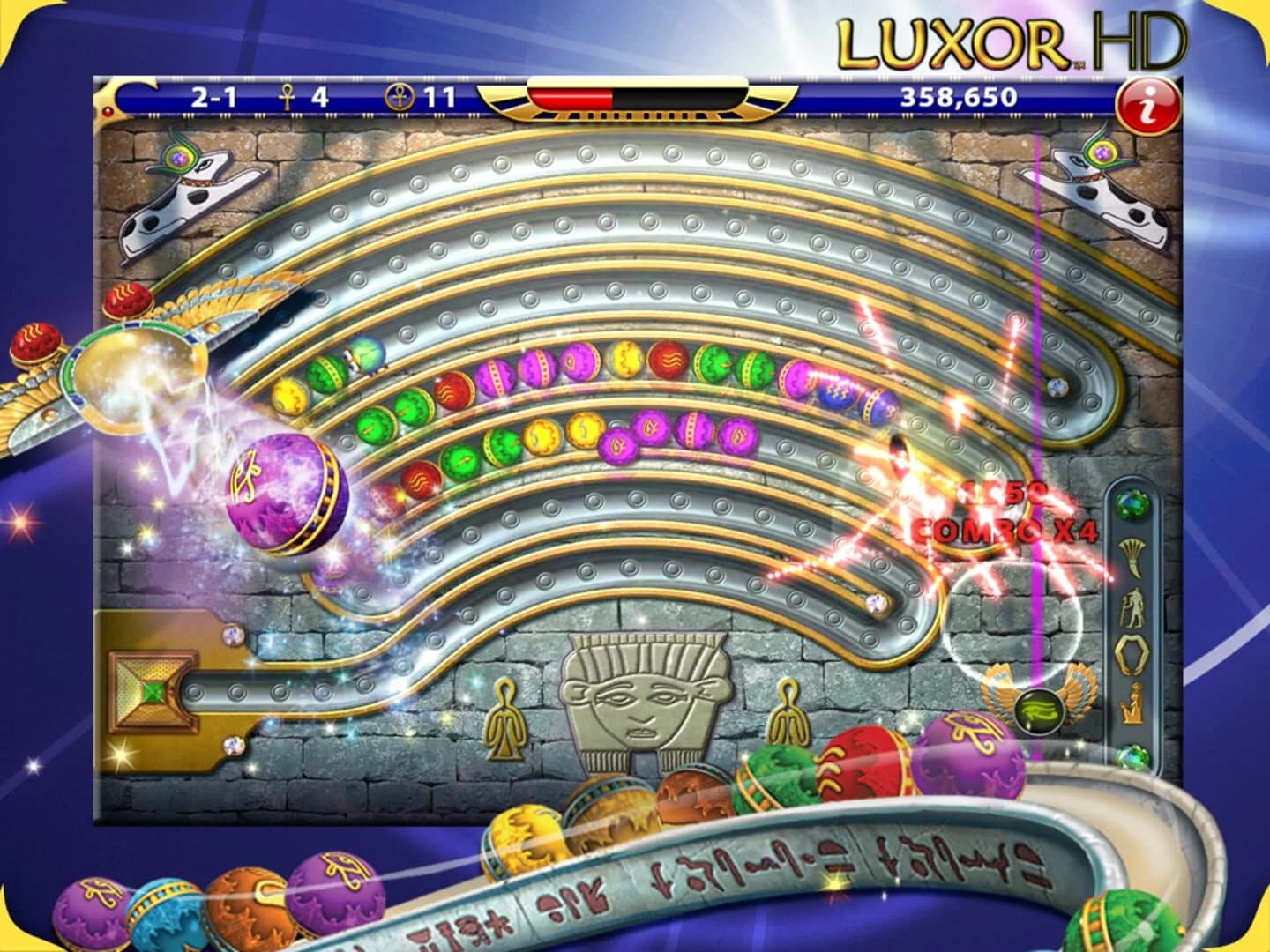1270x952 pixels.
Task: Click the score display 358,650
Action: 959,99
